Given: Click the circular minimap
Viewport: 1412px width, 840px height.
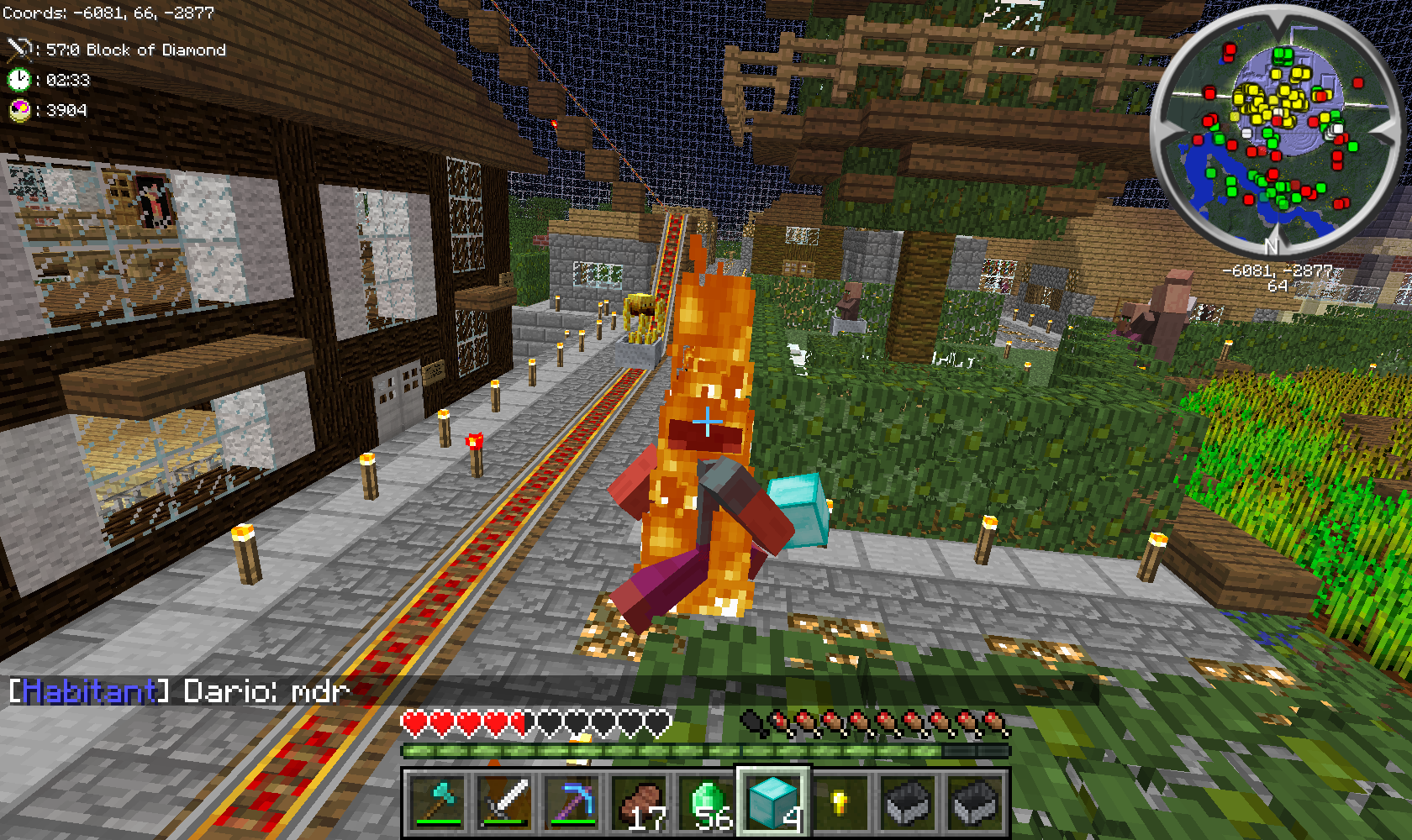Looking at the screenshot, I should pos(1271,131).
